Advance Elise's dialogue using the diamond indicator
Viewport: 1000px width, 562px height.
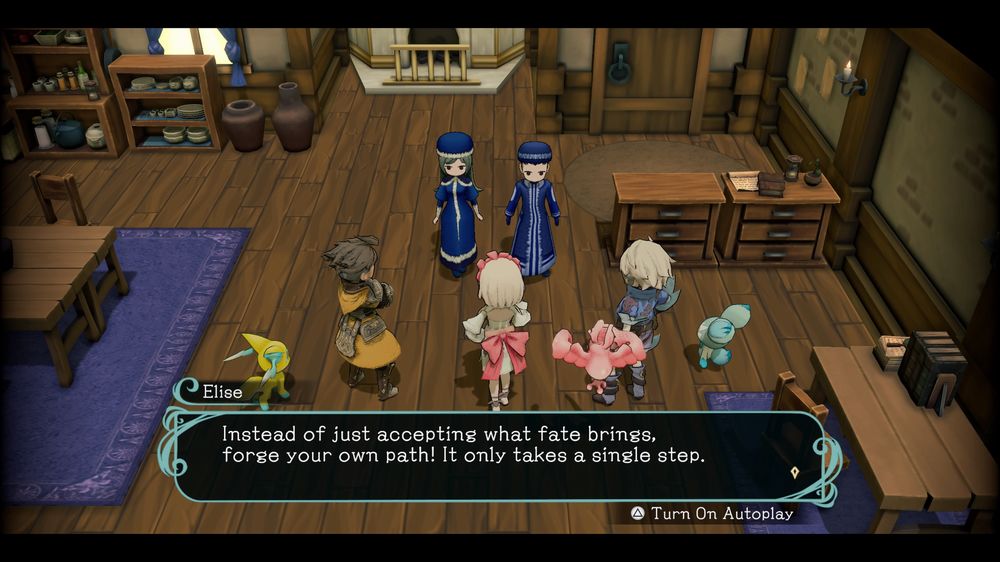click(795, 472)
